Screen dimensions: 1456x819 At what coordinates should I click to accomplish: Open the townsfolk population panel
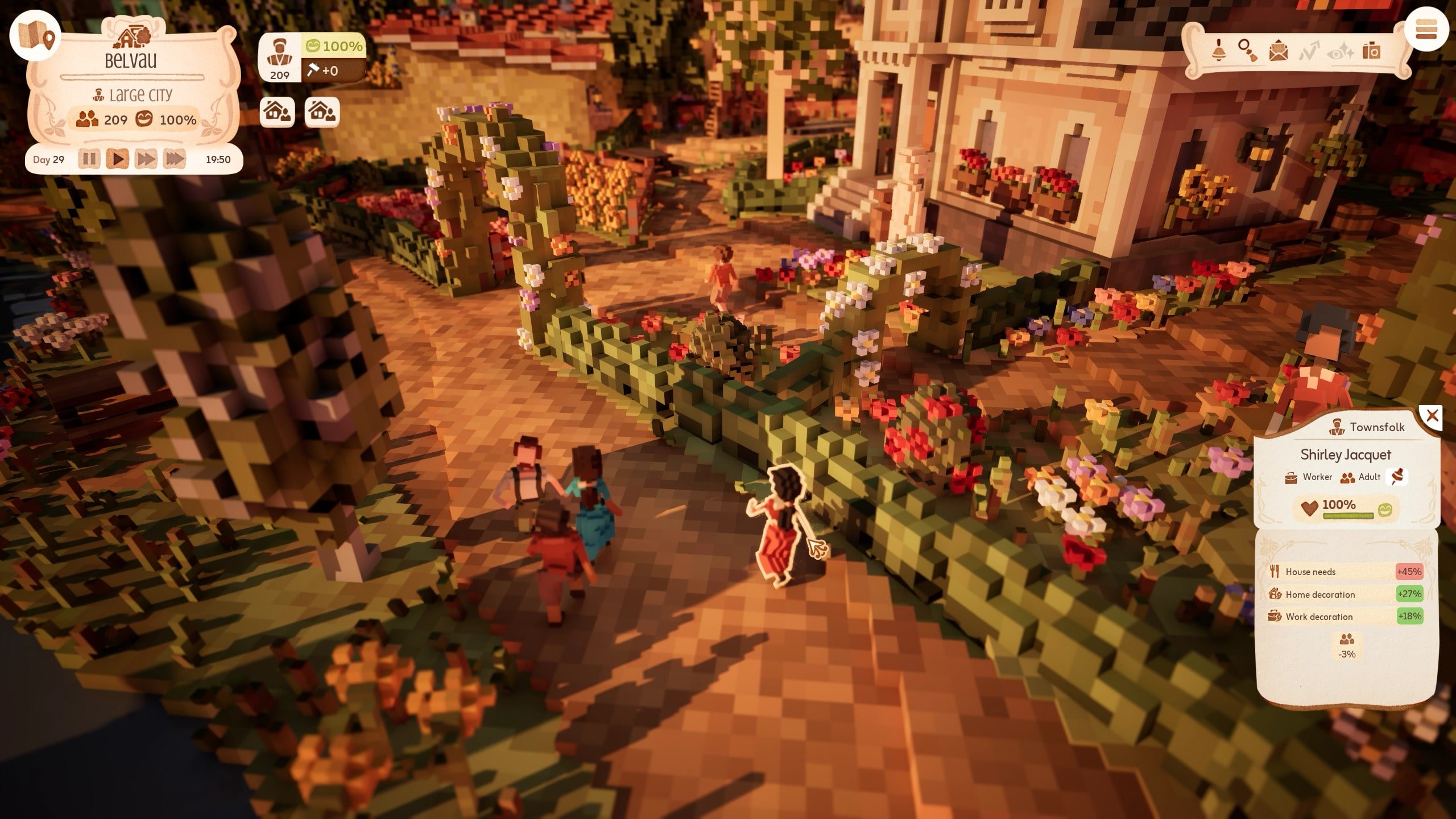(279, 58)
